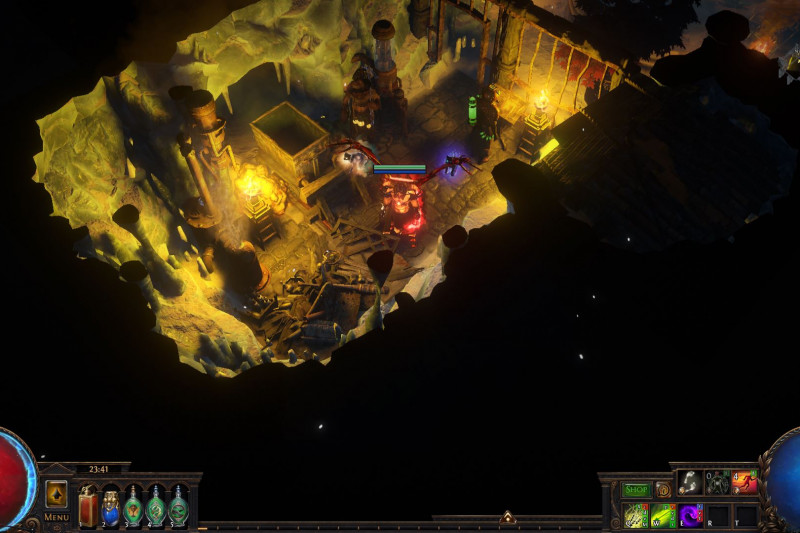800x533 pixels.
Task: Select the dark green figure skill
Action: coord(718,482)
